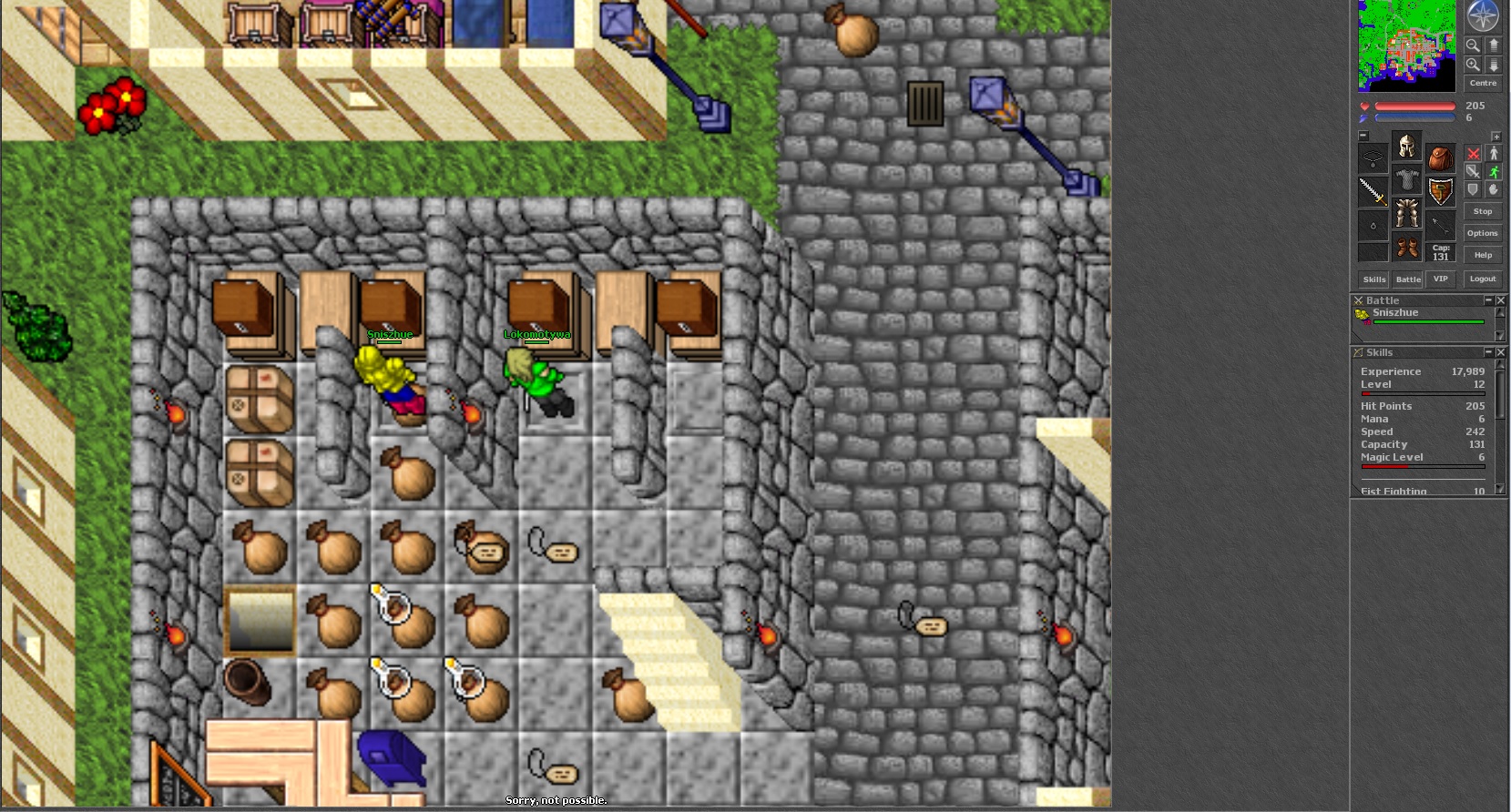Open the Options menu

(x=1483, y=233)
